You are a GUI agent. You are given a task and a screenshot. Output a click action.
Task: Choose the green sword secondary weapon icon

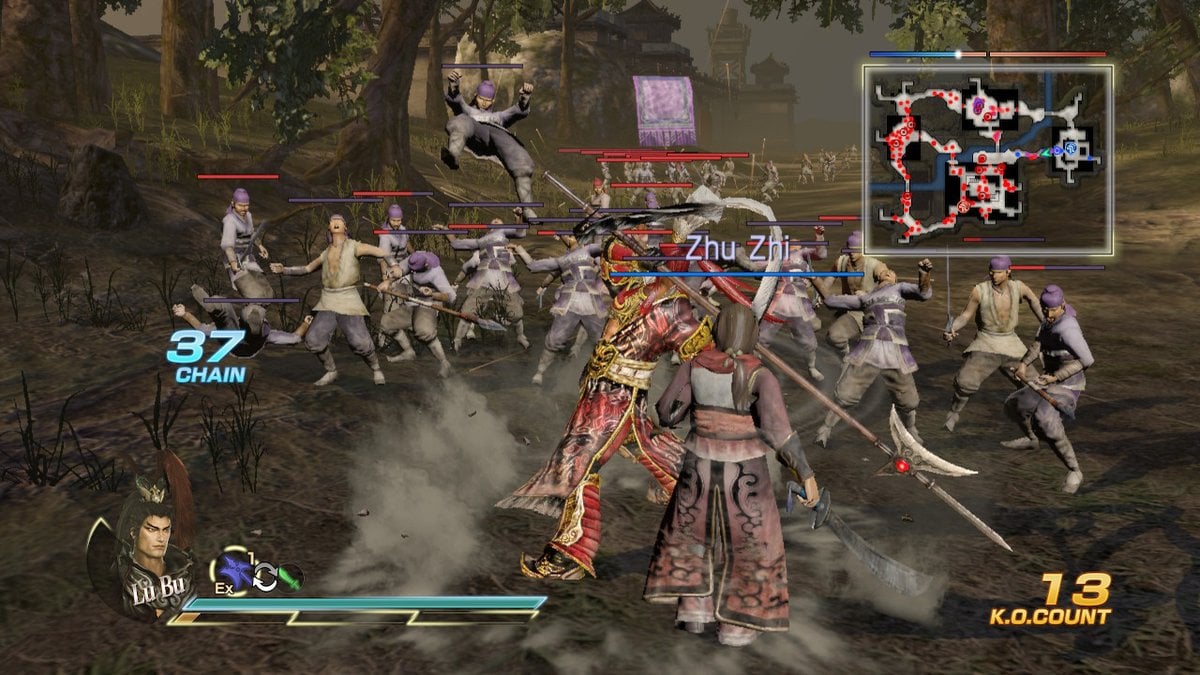(289, 578)
